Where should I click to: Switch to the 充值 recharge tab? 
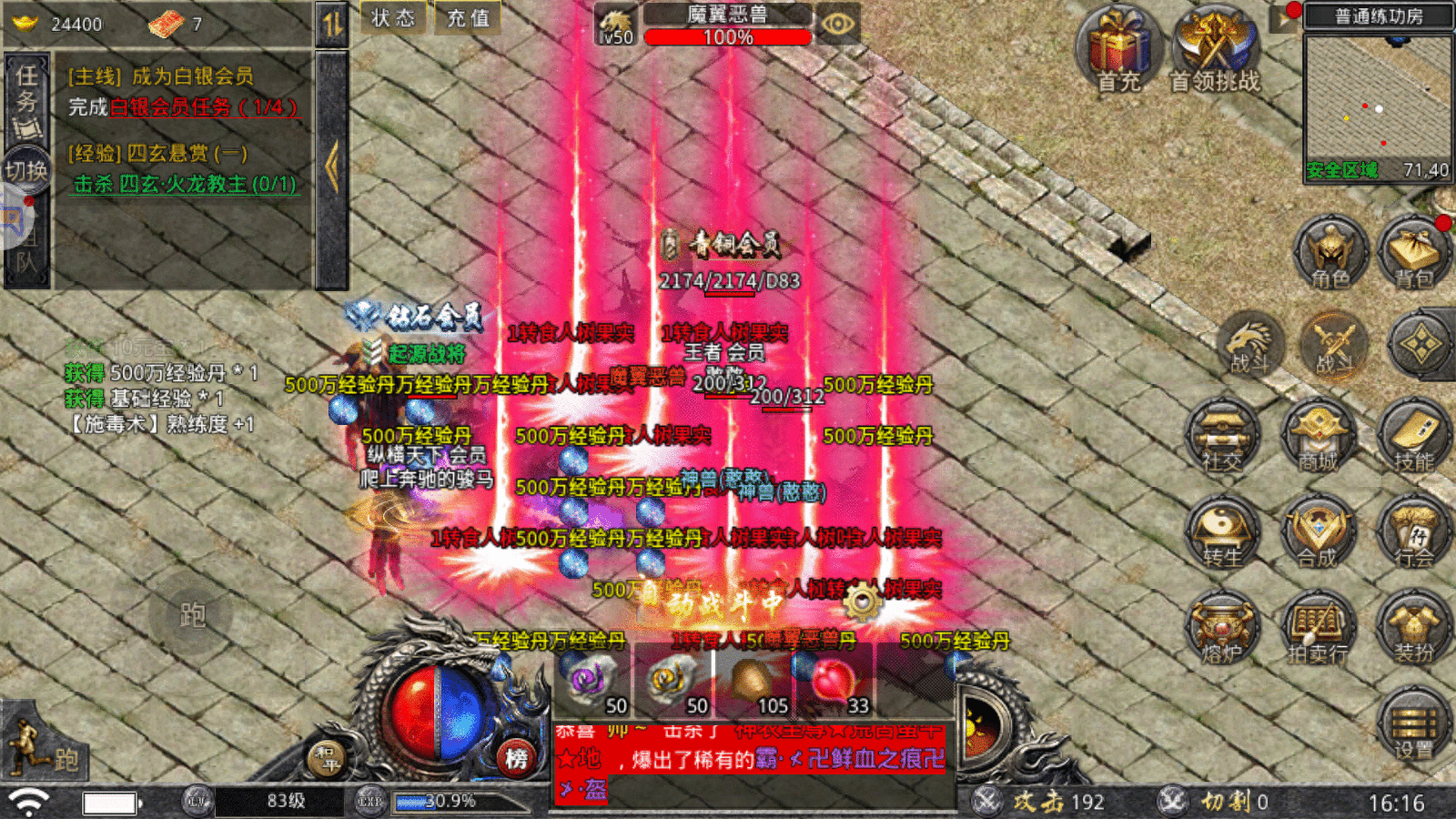coord(466,16)
